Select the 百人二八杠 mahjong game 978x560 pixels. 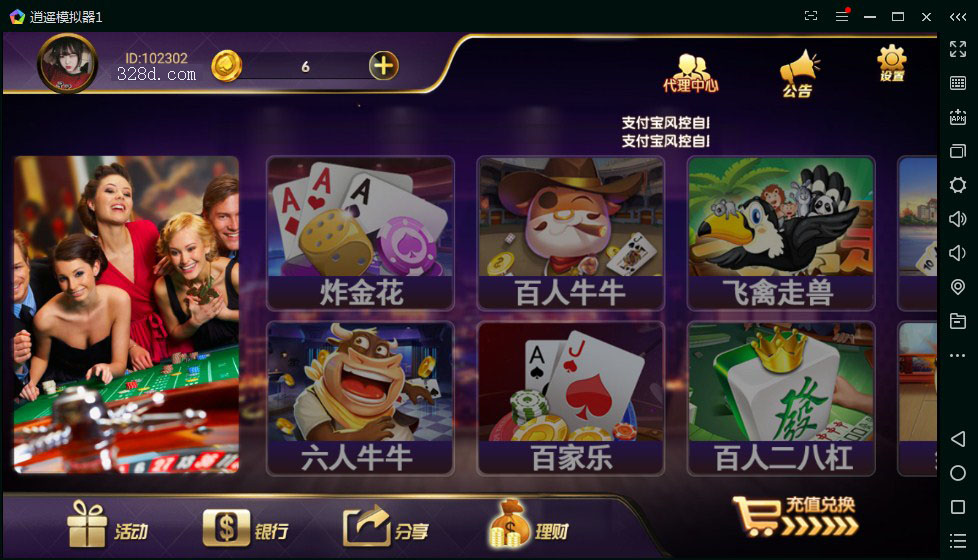(780, 397)
